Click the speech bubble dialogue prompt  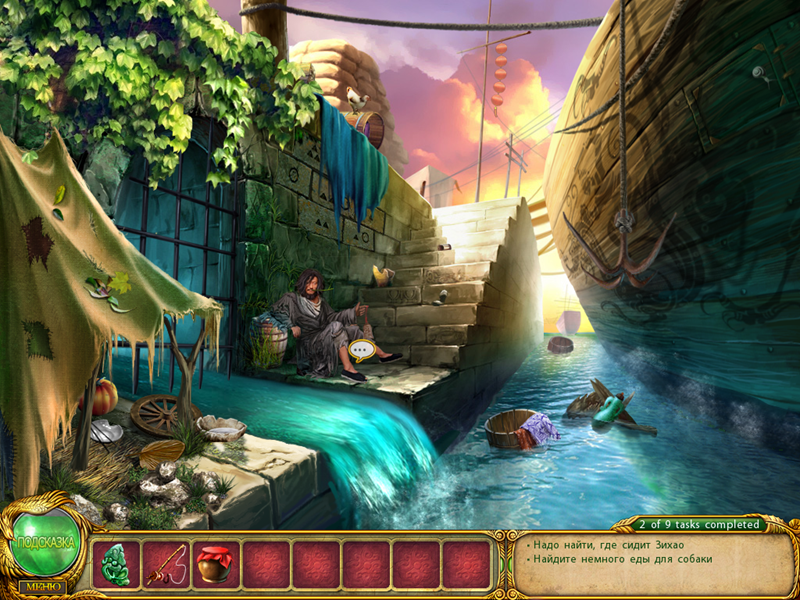pyautogui.click(x=362, y=351)
